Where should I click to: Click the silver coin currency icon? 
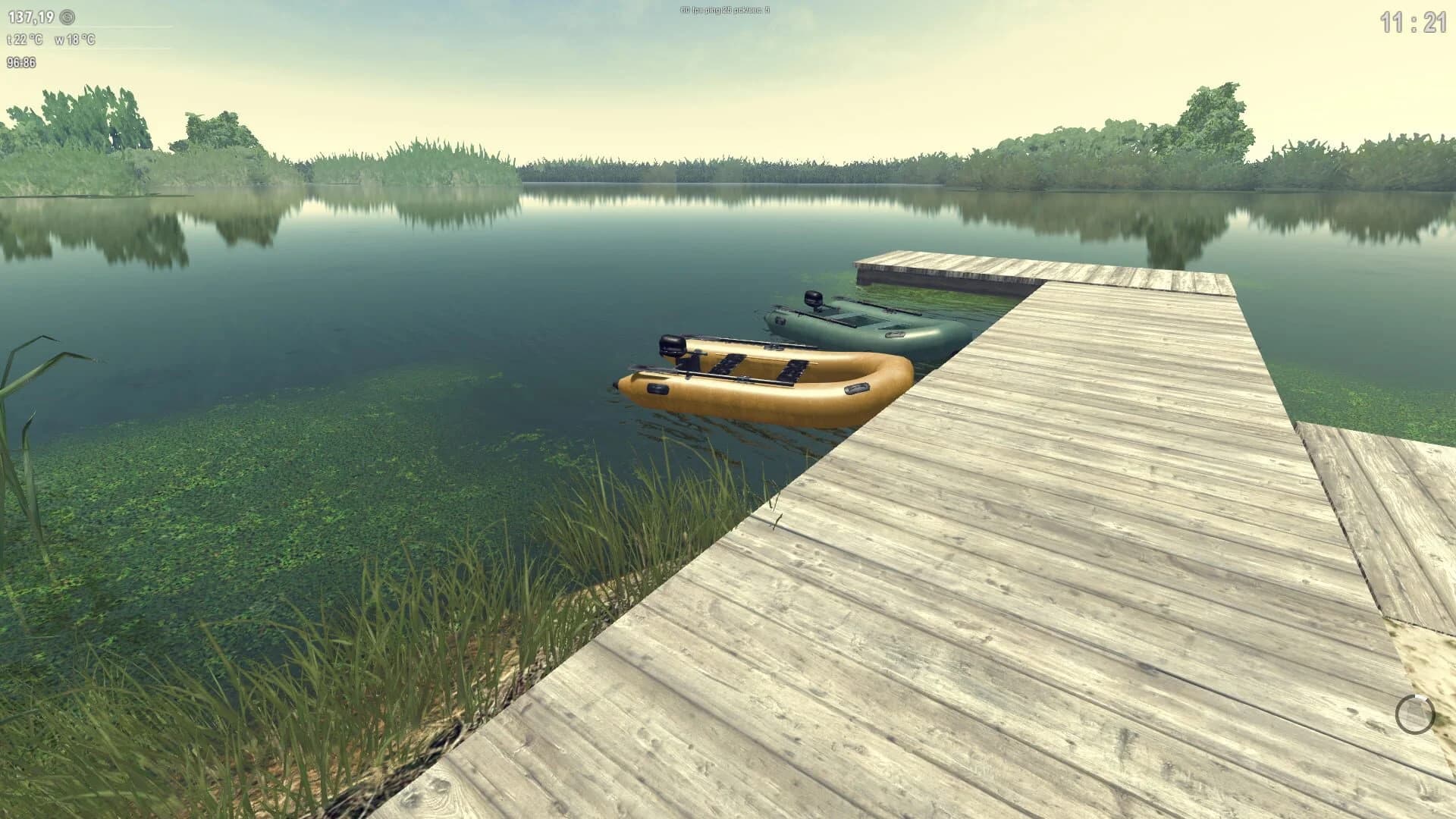(x=67, y=17)
